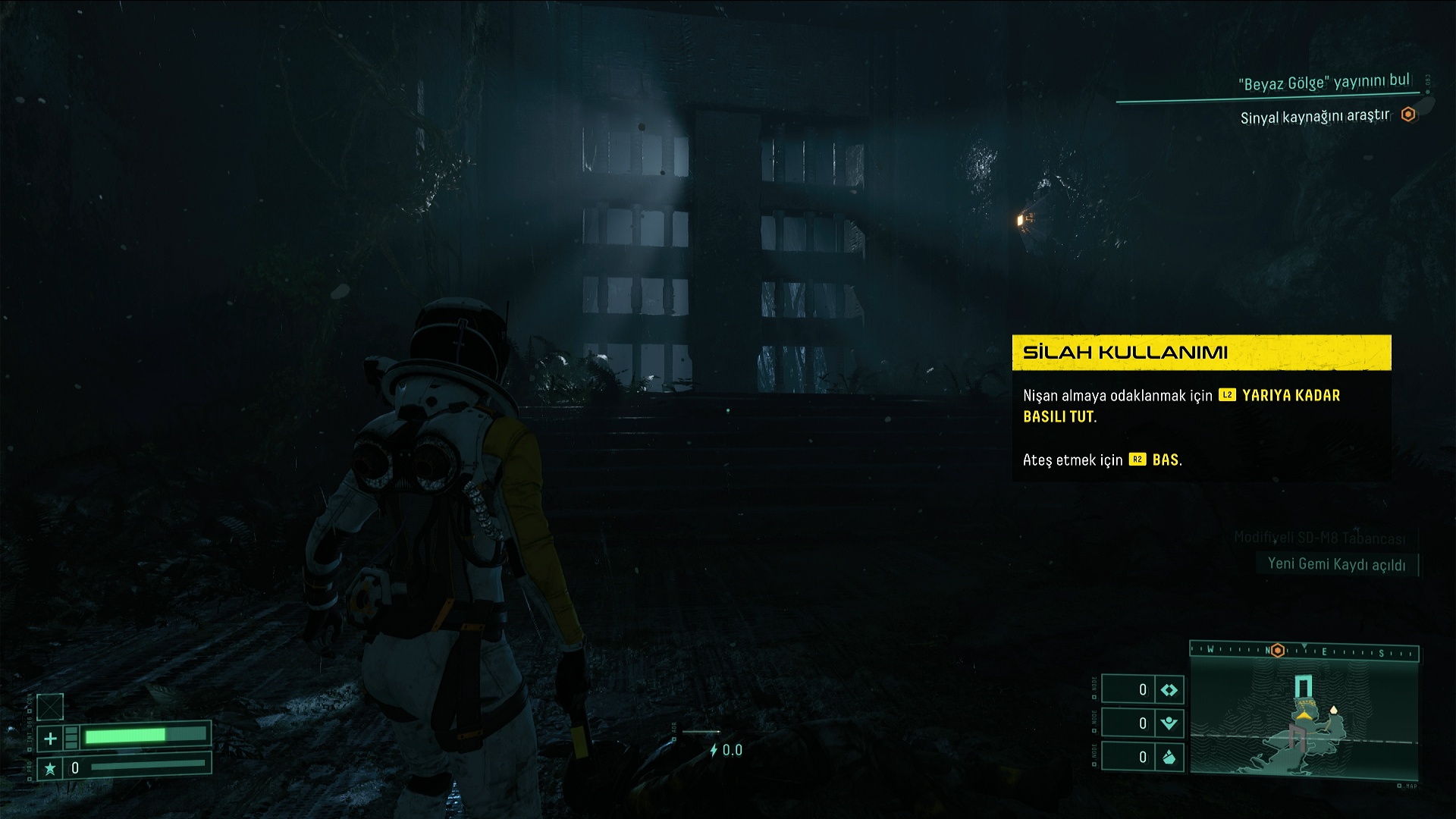Image resolution: width=1456 pixels, height=819 pixels.
Task: Click the orange objective marker on the compass
Action: pyautogui.click(x=1278, y=651)
